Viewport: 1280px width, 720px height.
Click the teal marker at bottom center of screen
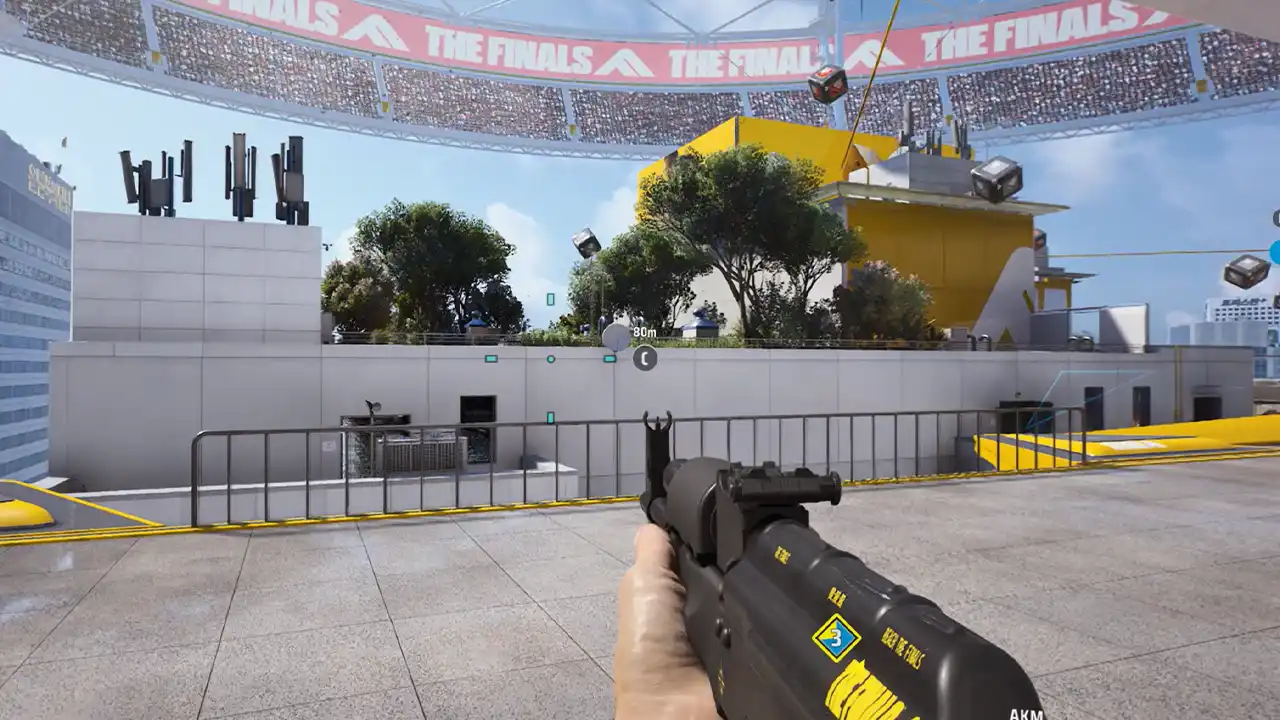(x=550, y=418)
